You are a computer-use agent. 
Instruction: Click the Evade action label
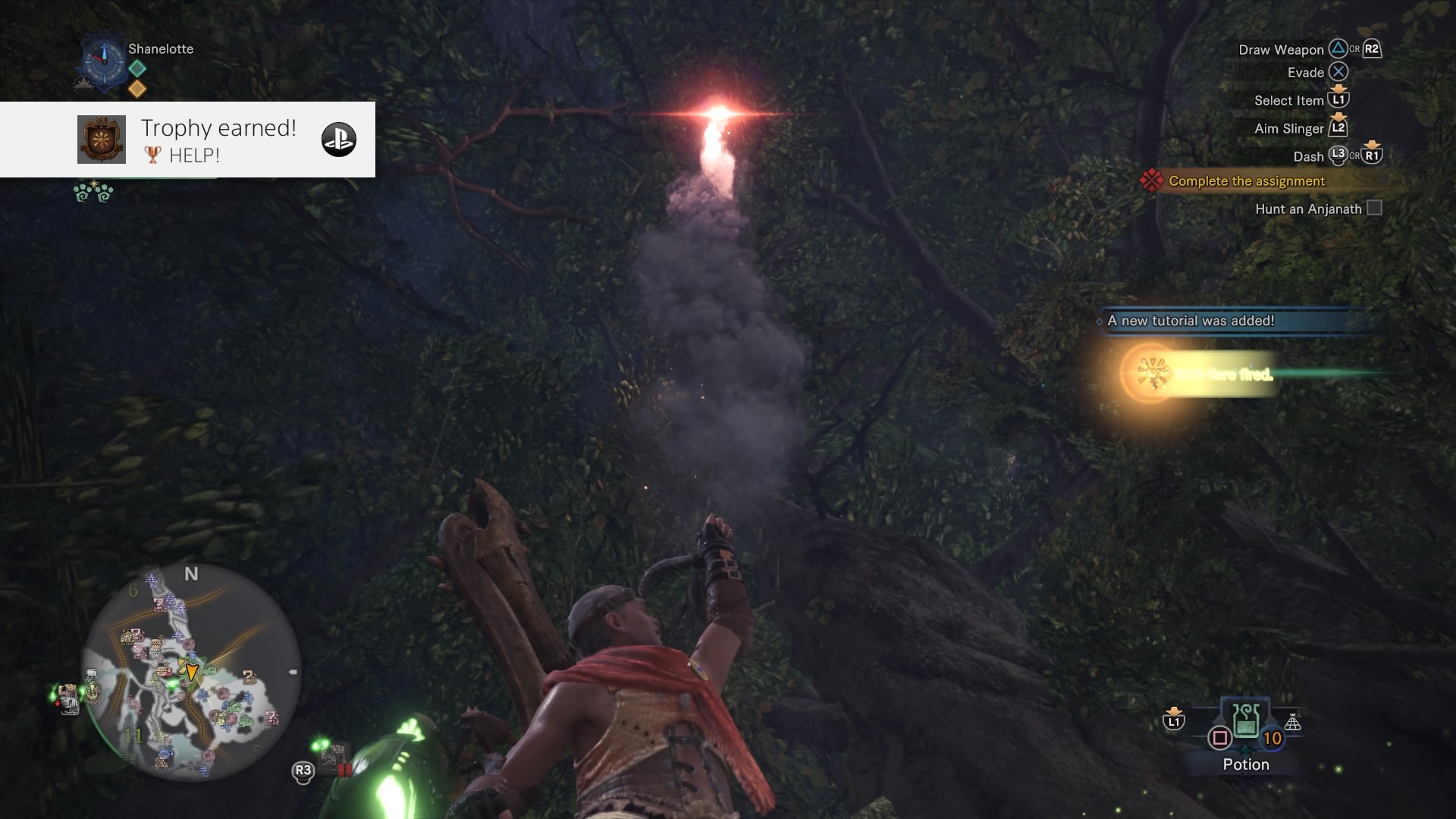(x=1304, y=72)
